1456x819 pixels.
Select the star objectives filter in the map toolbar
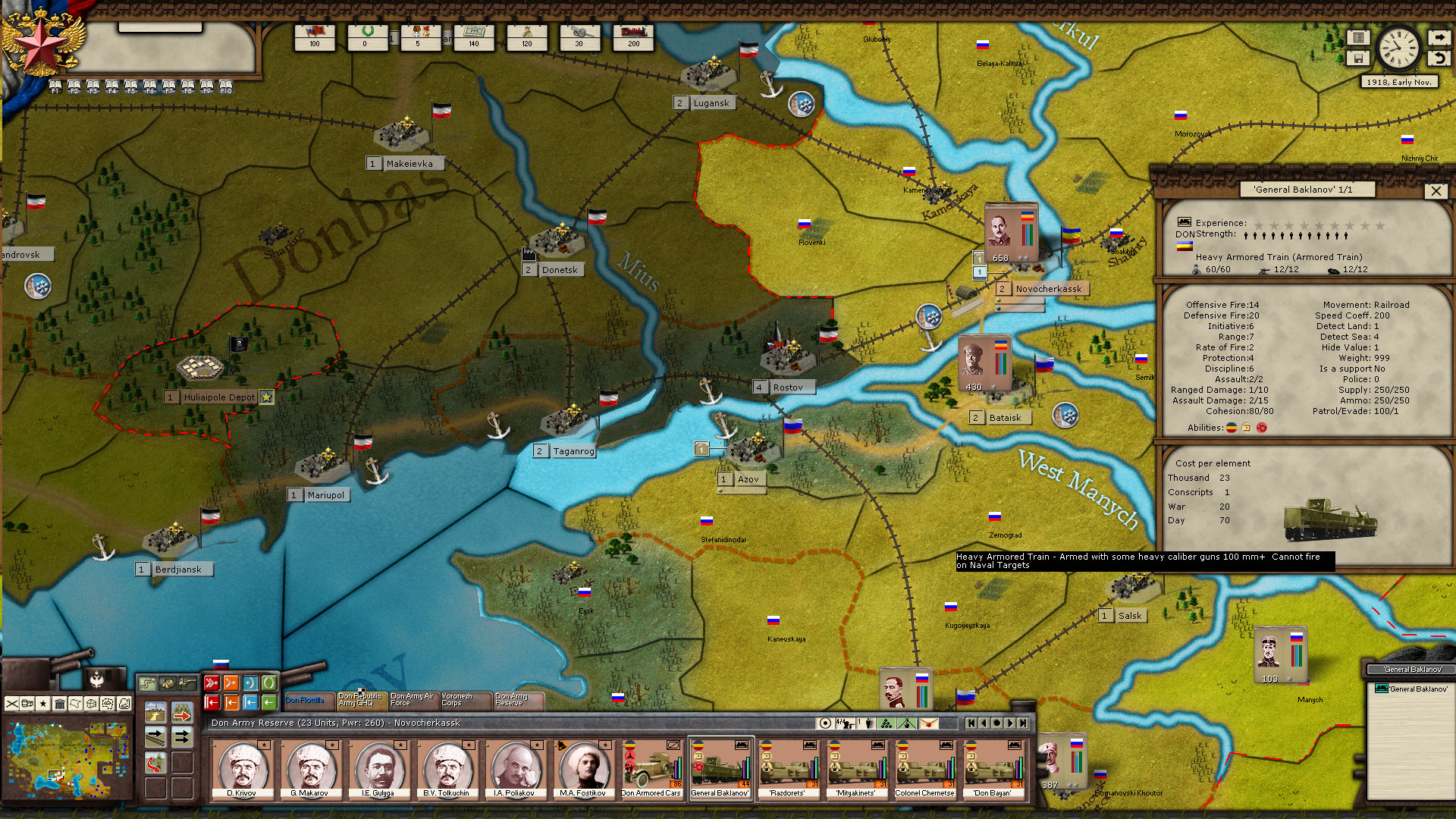tap(43, 704)
